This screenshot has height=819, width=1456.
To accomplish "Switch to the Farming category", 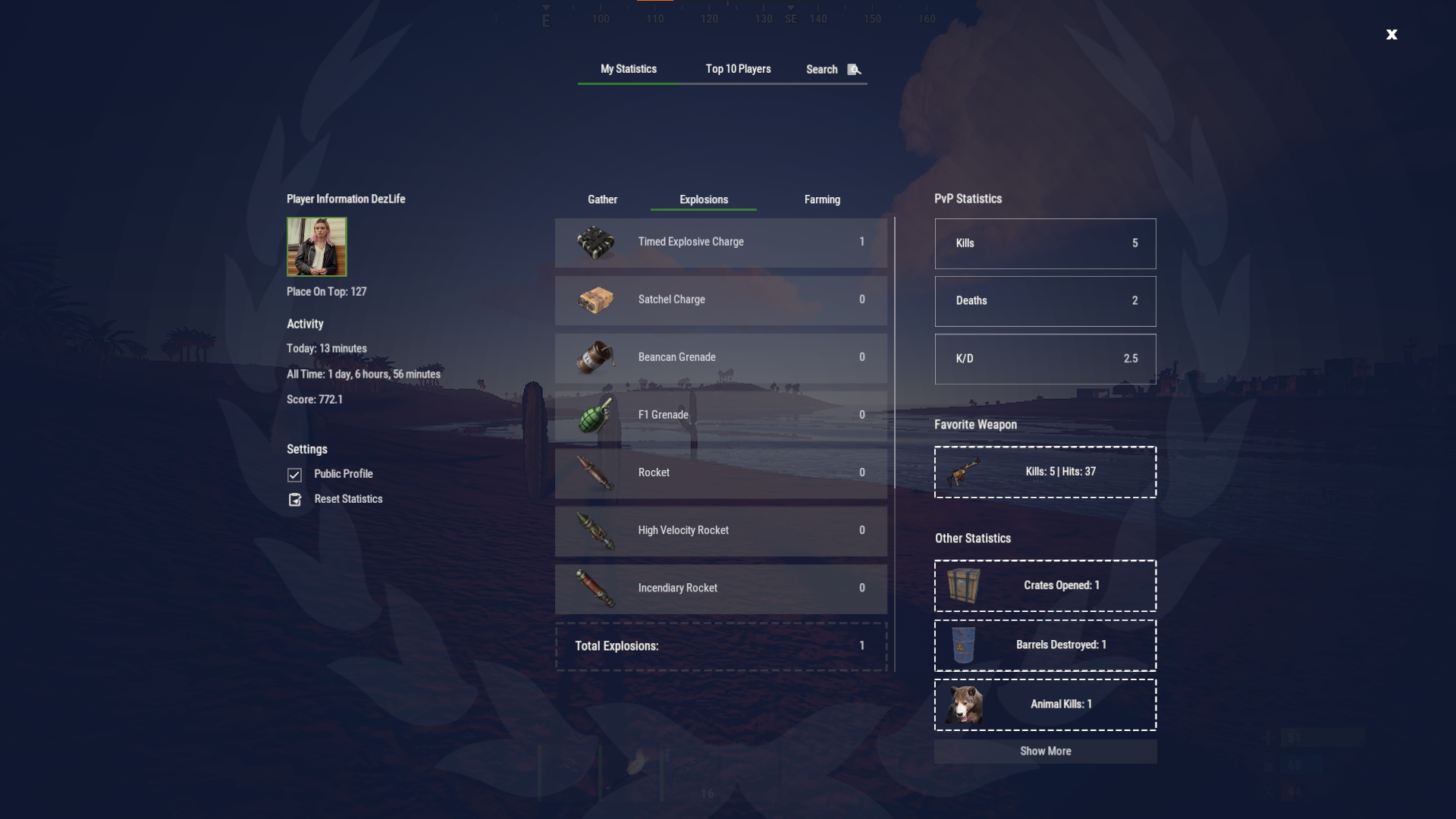I will pos(822,199).
